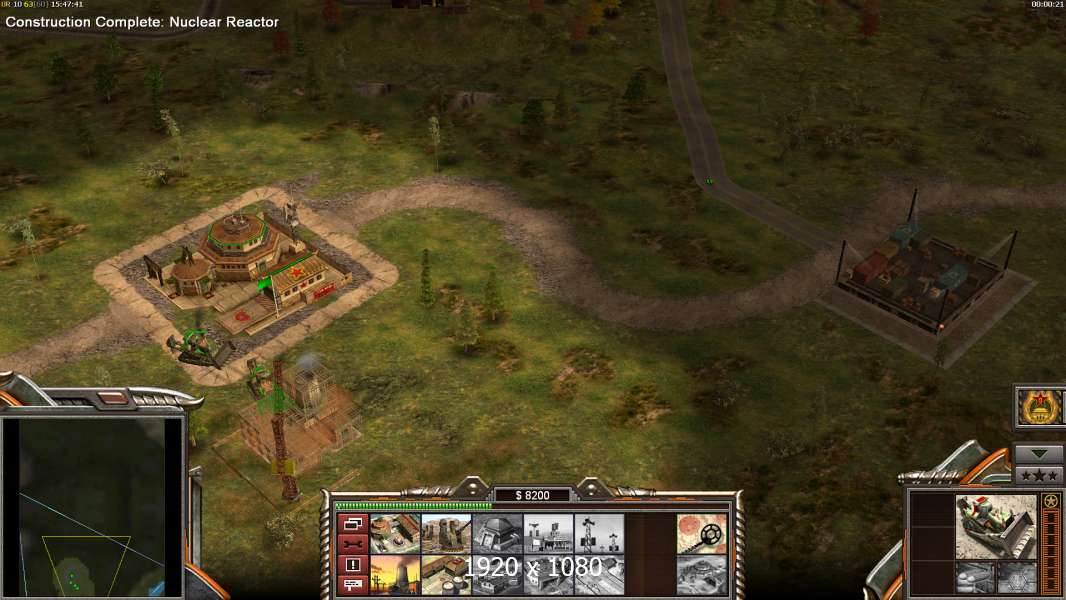Screen dimensions: 1066x600
Task: Select the greyed-out Speaker Tower icon
Action: click(599, 533)
